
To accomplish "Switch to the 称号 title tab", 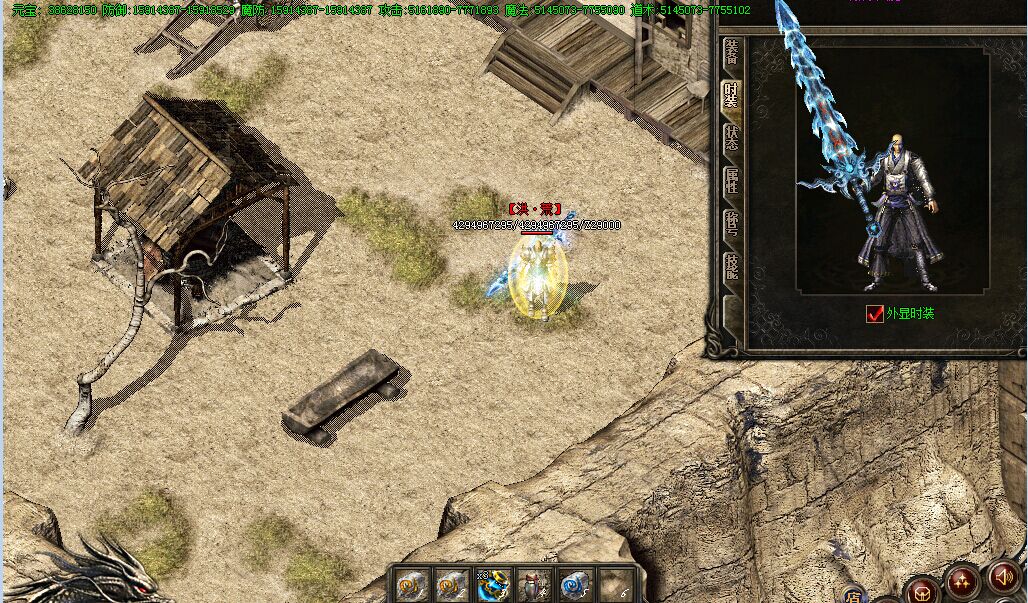I will 731,225.
